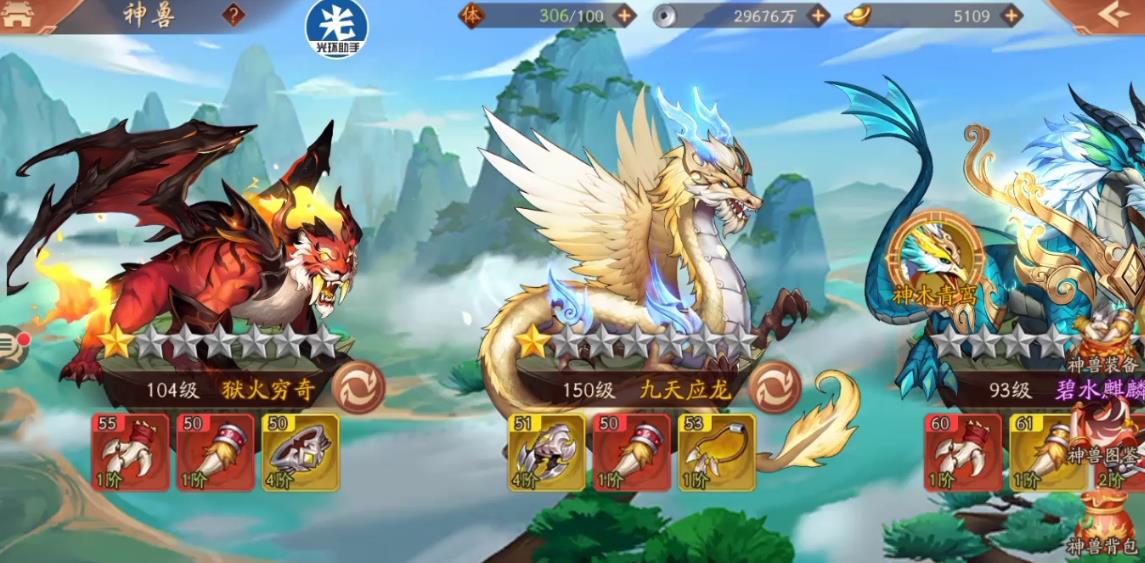Add stamina with the plus button
This screenshot has width=1145, height=563.
tap(624, 15)
